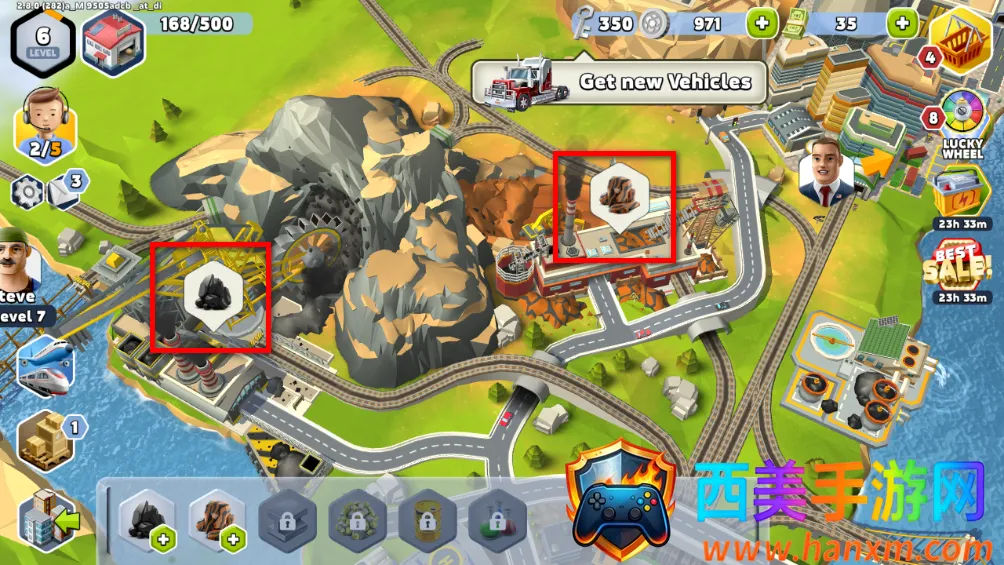Add more cash with the plus button
Viewport: 1004px width, 565px height.
tap(902, 22)
